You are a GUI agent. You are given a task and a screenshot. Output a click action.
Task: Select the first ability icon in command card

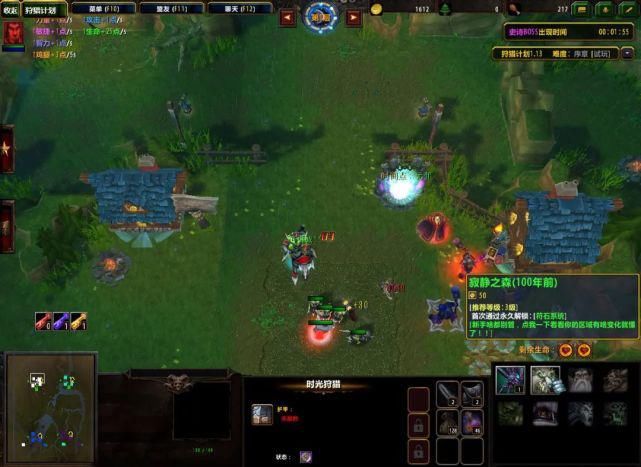point(510,379)
